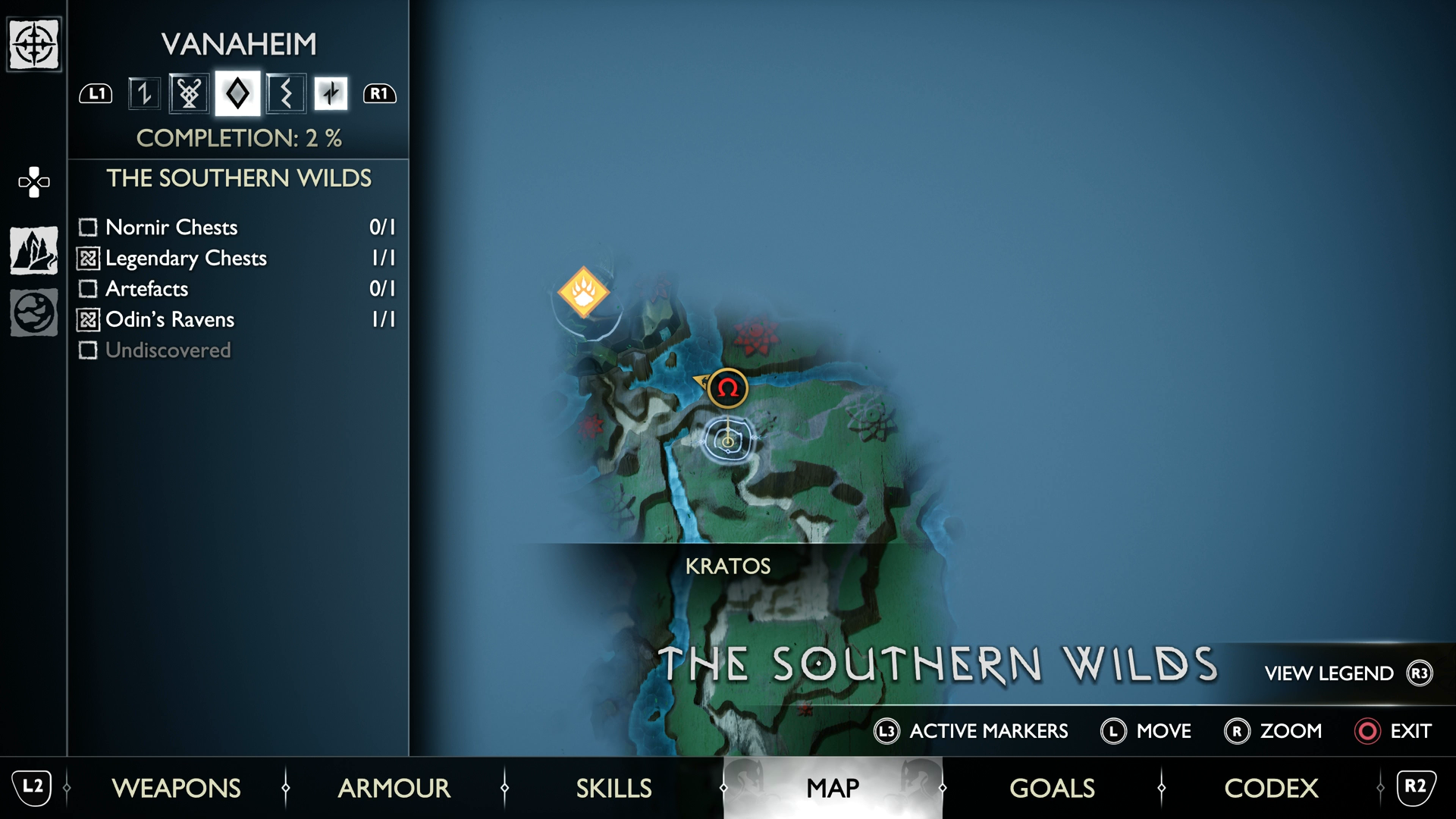Switch to the Weapons tab
The image size is (1456, 819).
[176, 788]
